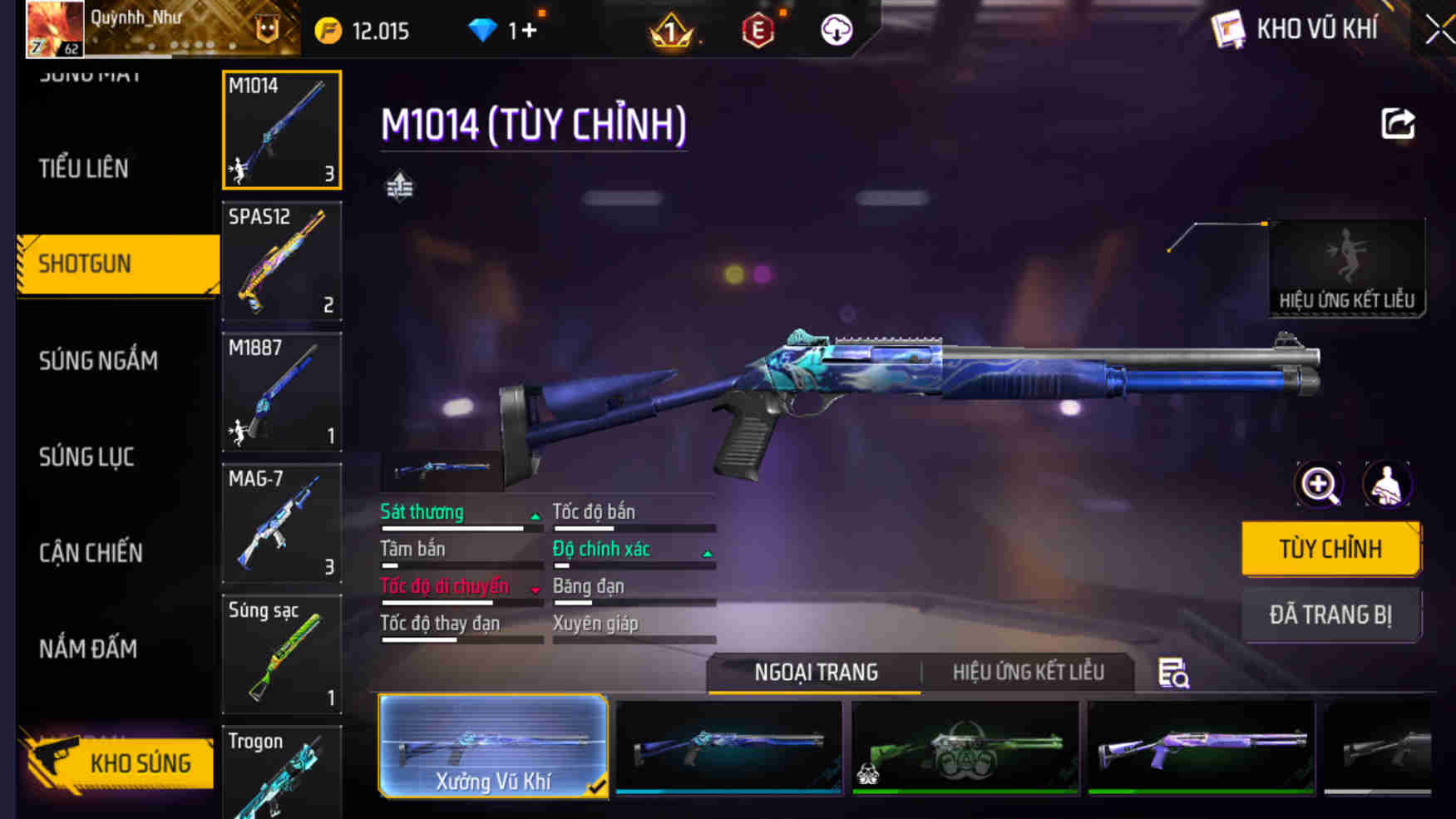1456x819 pixels.
Task: Zoom in with the magnifier icon
Action: 1319,484
